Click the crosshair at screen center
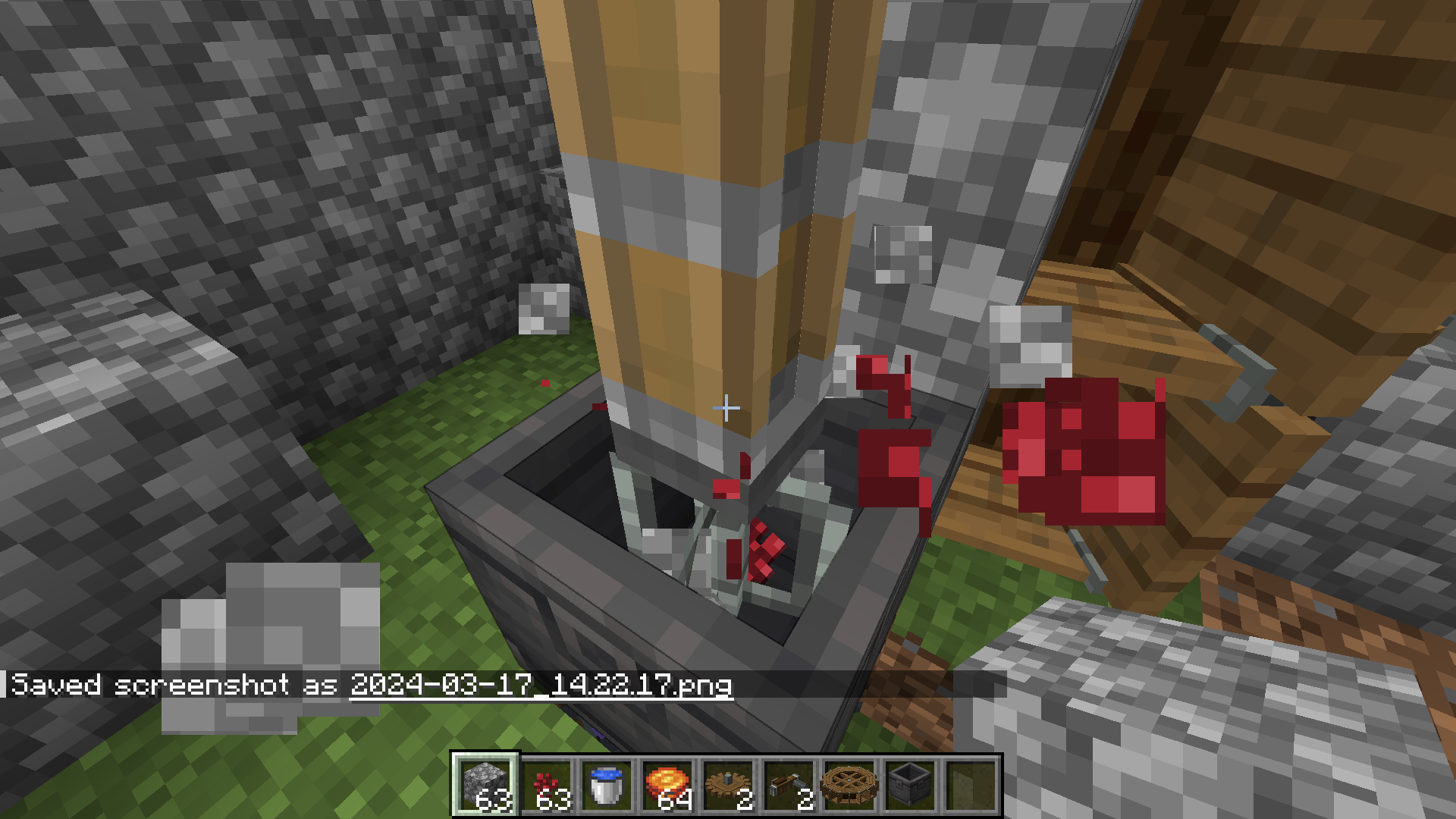The height and width of the screenshot is (819, 1456). [x=726, y=408]
